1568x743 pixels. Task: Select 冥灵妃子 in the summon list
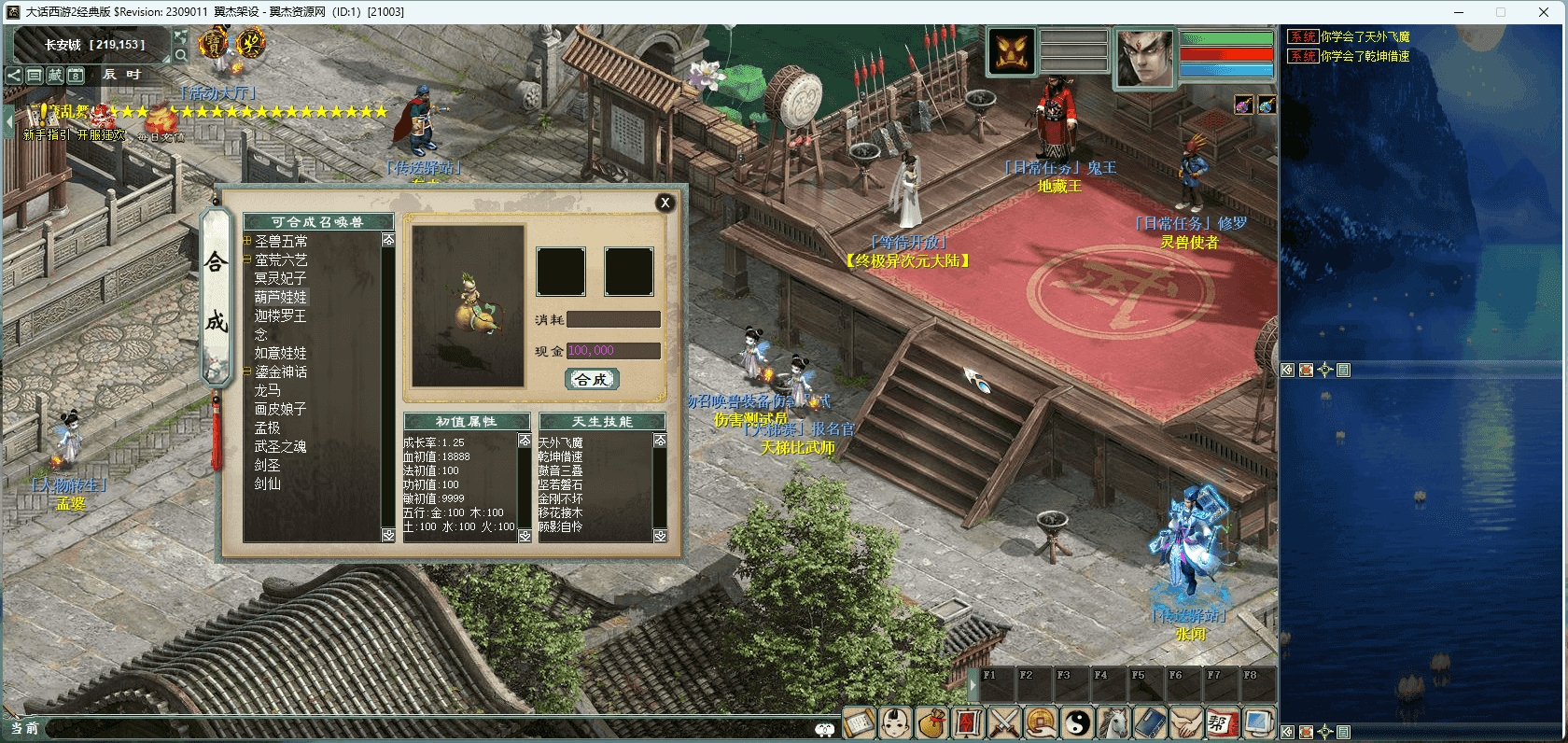click(x=280, y=278)
